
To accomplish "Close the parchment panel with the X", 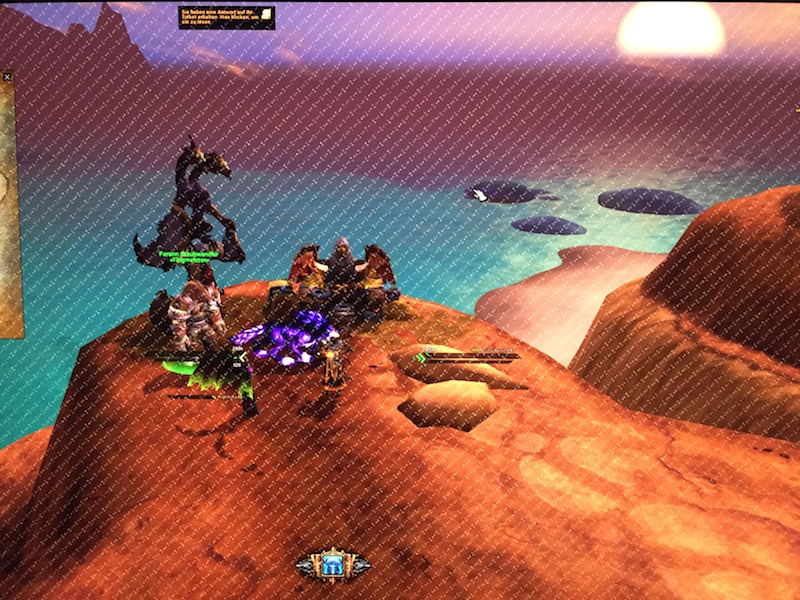I will [x=7, y=76].
